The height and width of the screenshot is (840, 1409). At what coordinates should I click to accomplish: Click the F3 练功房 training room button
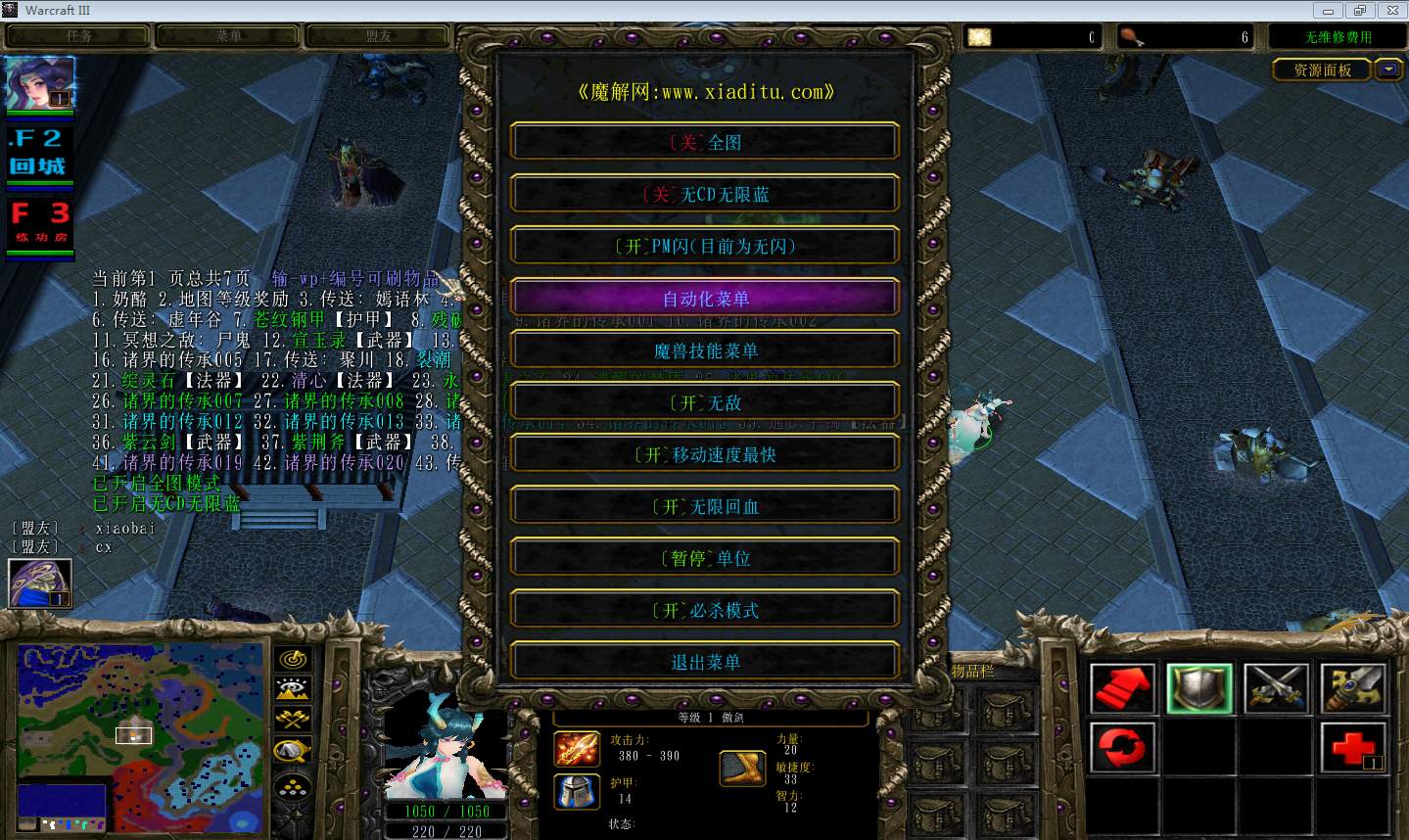[x=40, y=223]
